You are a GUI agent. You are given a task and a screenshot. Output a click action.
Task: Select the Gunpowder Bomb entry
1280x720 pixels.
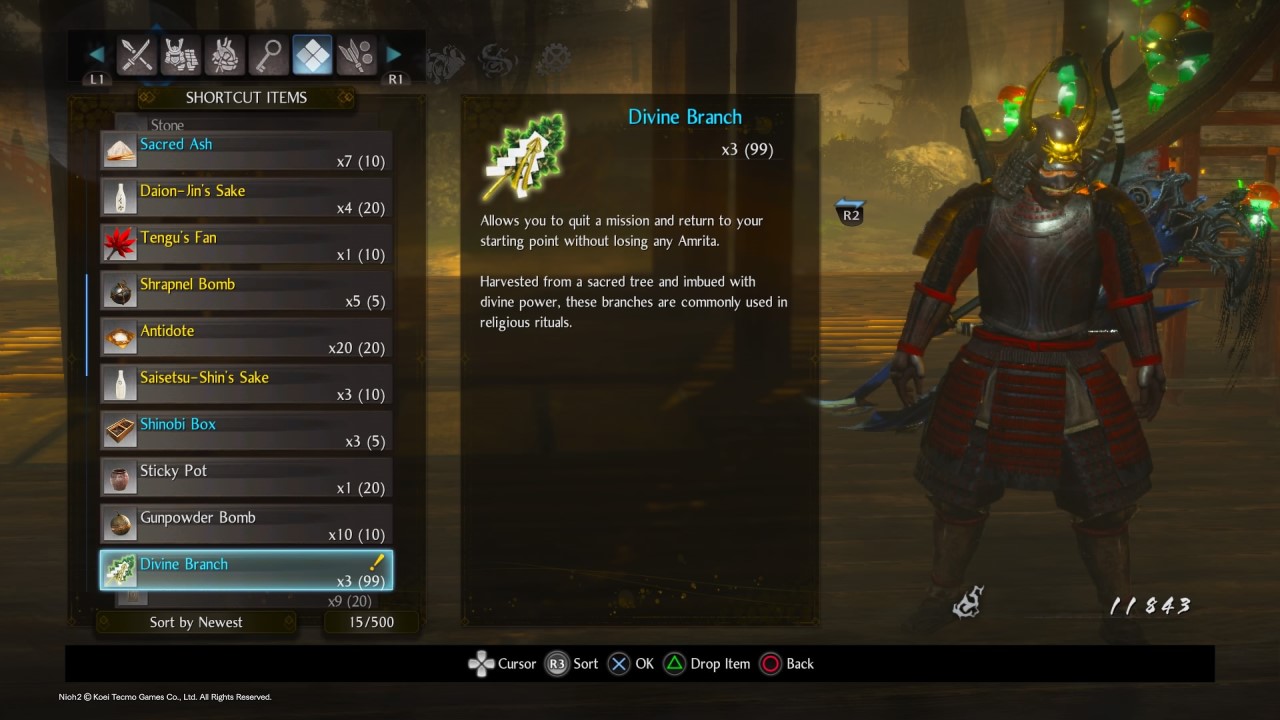click(246, 525)
